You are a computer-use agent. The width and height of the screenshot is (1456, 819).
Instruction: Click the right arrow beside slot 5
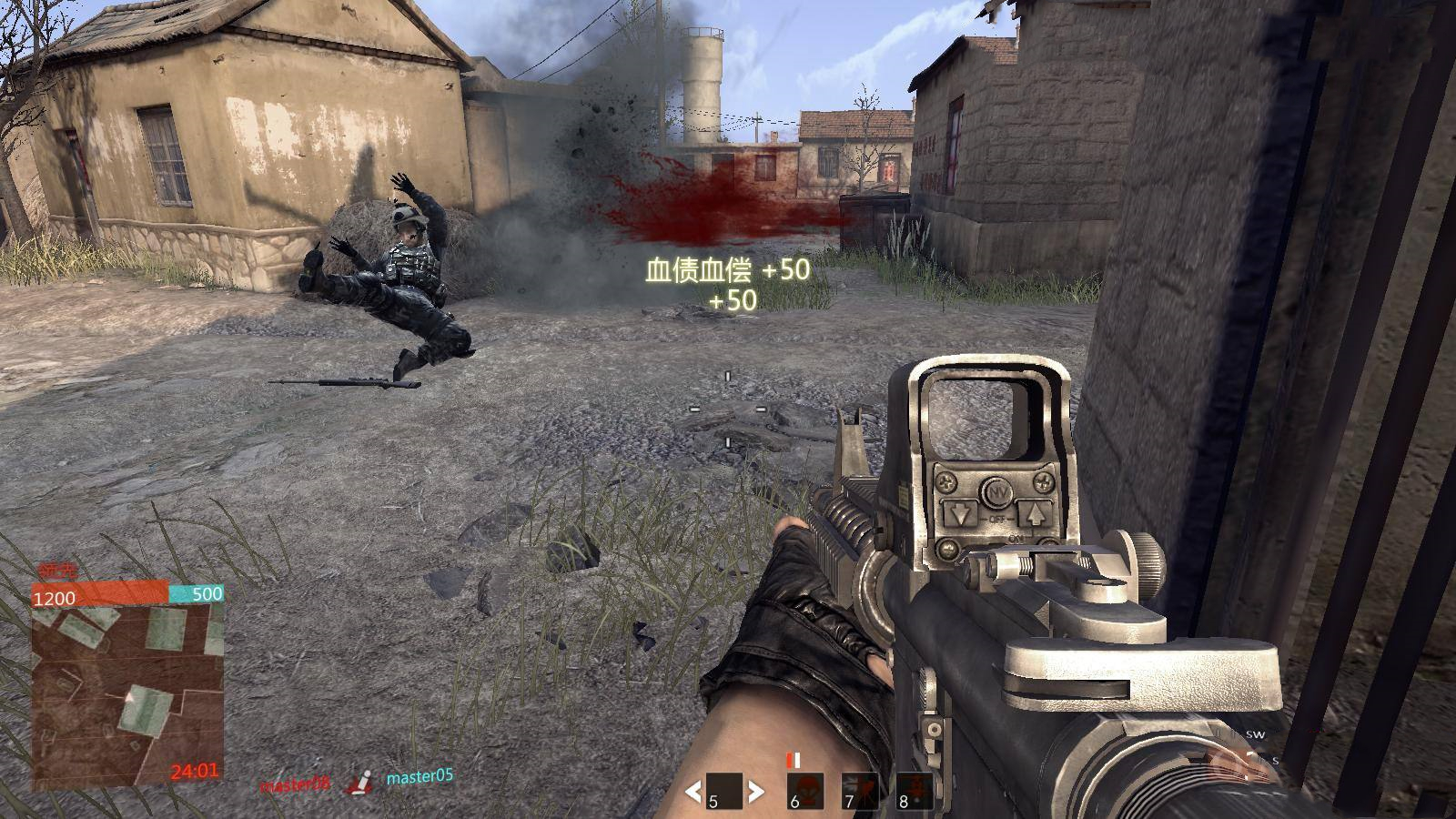pos(755,792)
